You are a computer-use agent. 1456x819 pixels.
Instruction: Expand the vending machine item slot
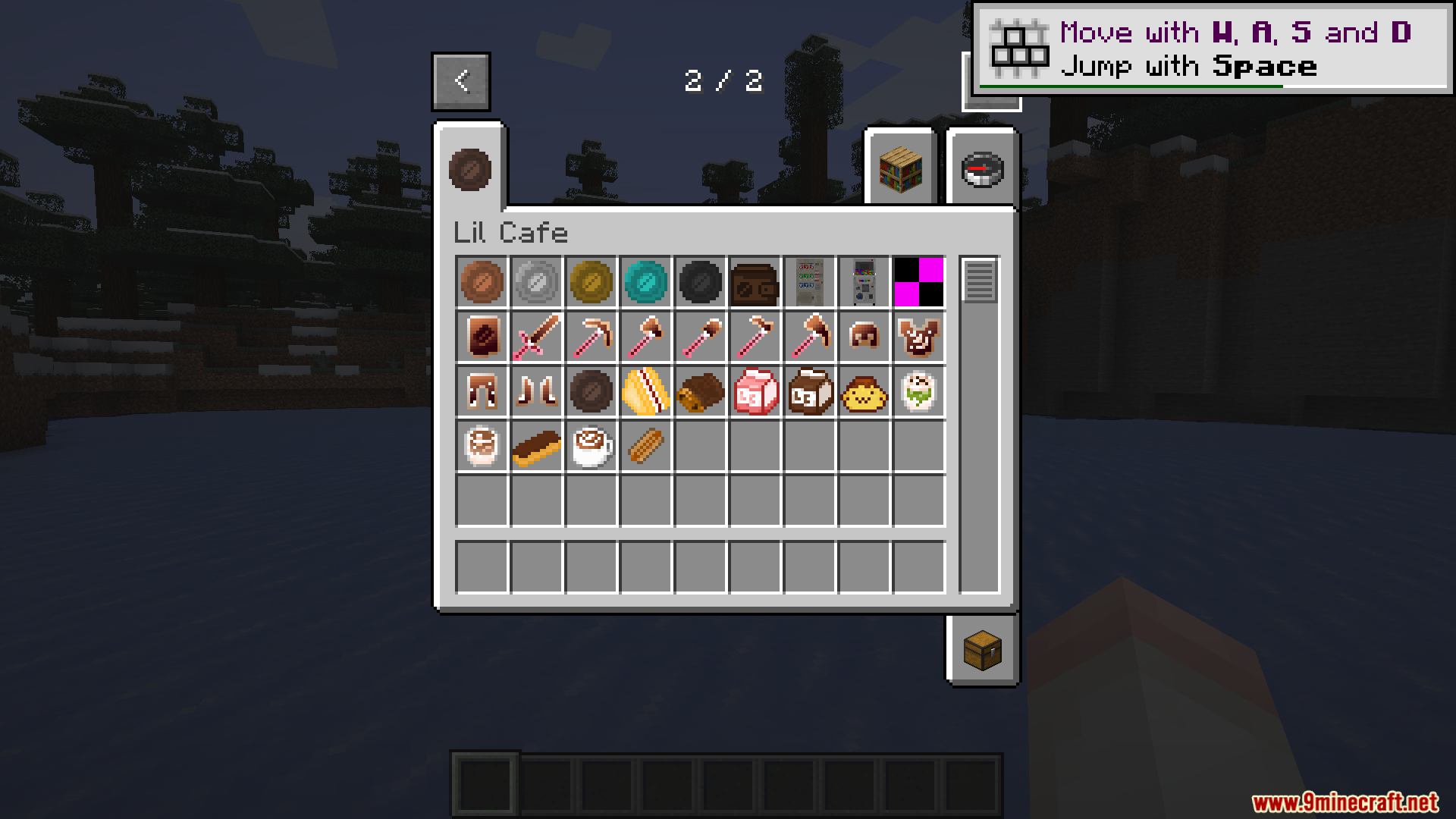point(810,282)
